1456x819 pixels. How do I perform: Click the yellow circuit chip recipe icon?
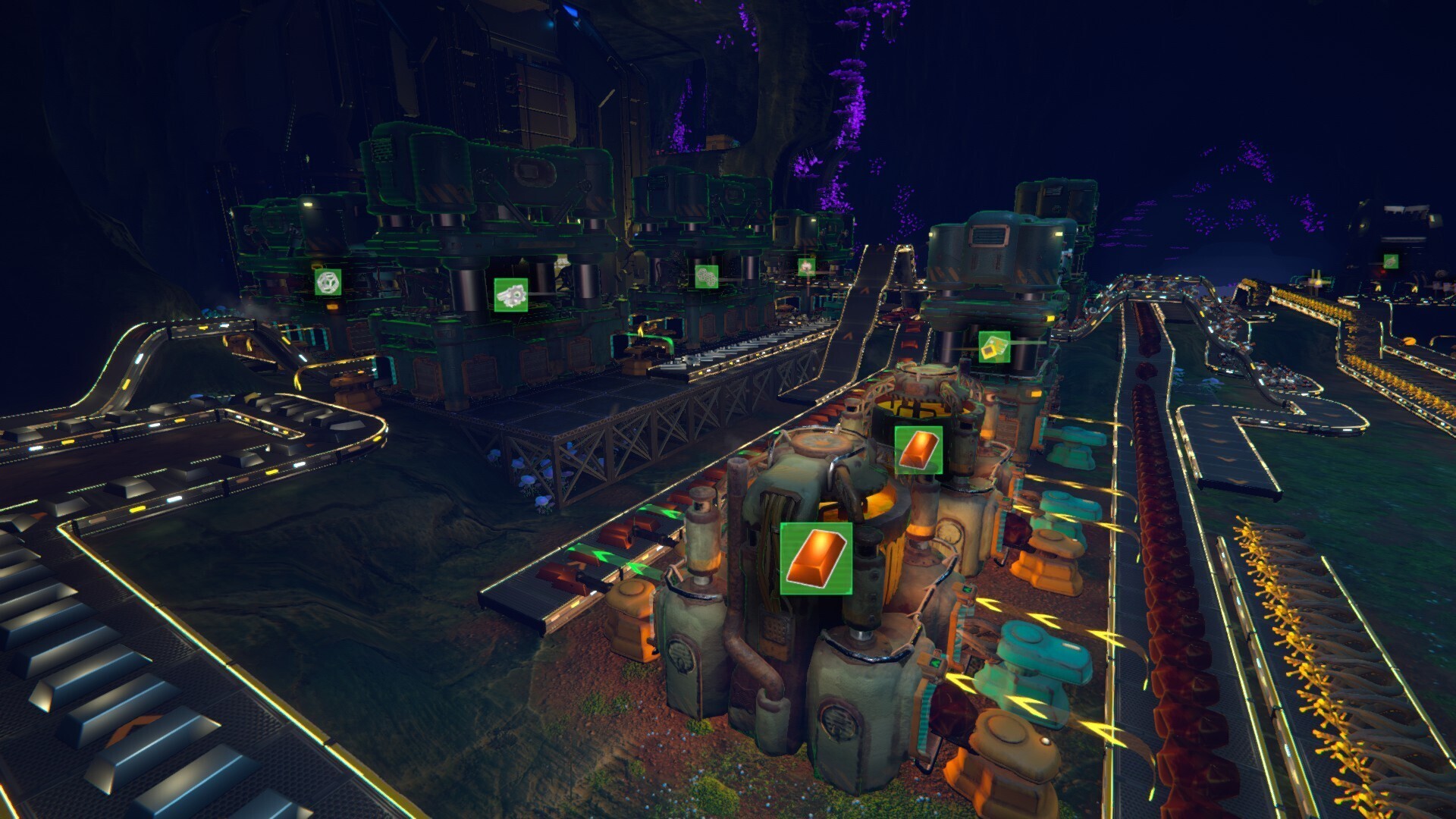pos(993,347)
